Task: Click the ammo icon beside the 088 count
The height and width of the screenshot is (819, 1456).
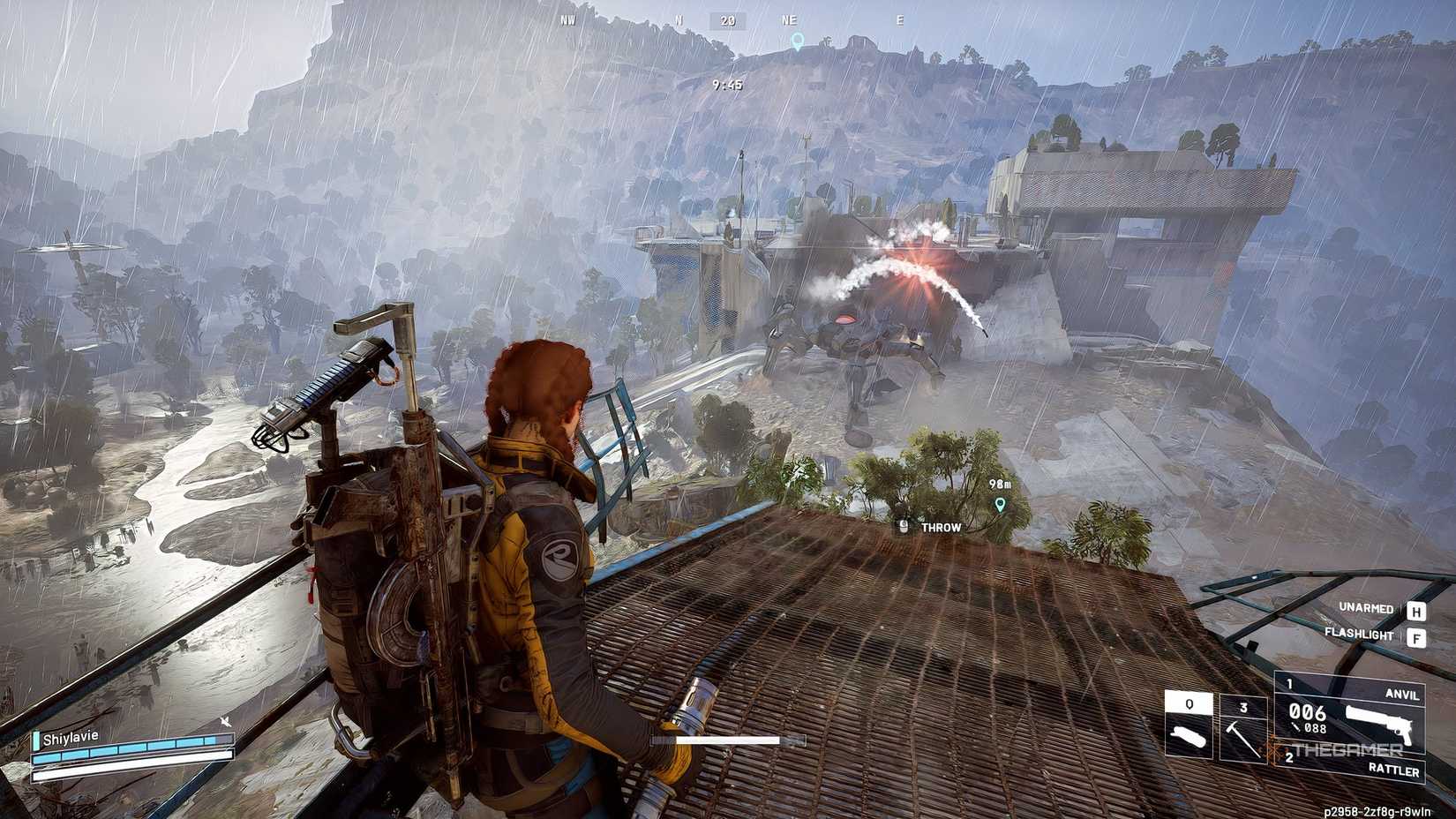Action: [x=1297, y=728]
